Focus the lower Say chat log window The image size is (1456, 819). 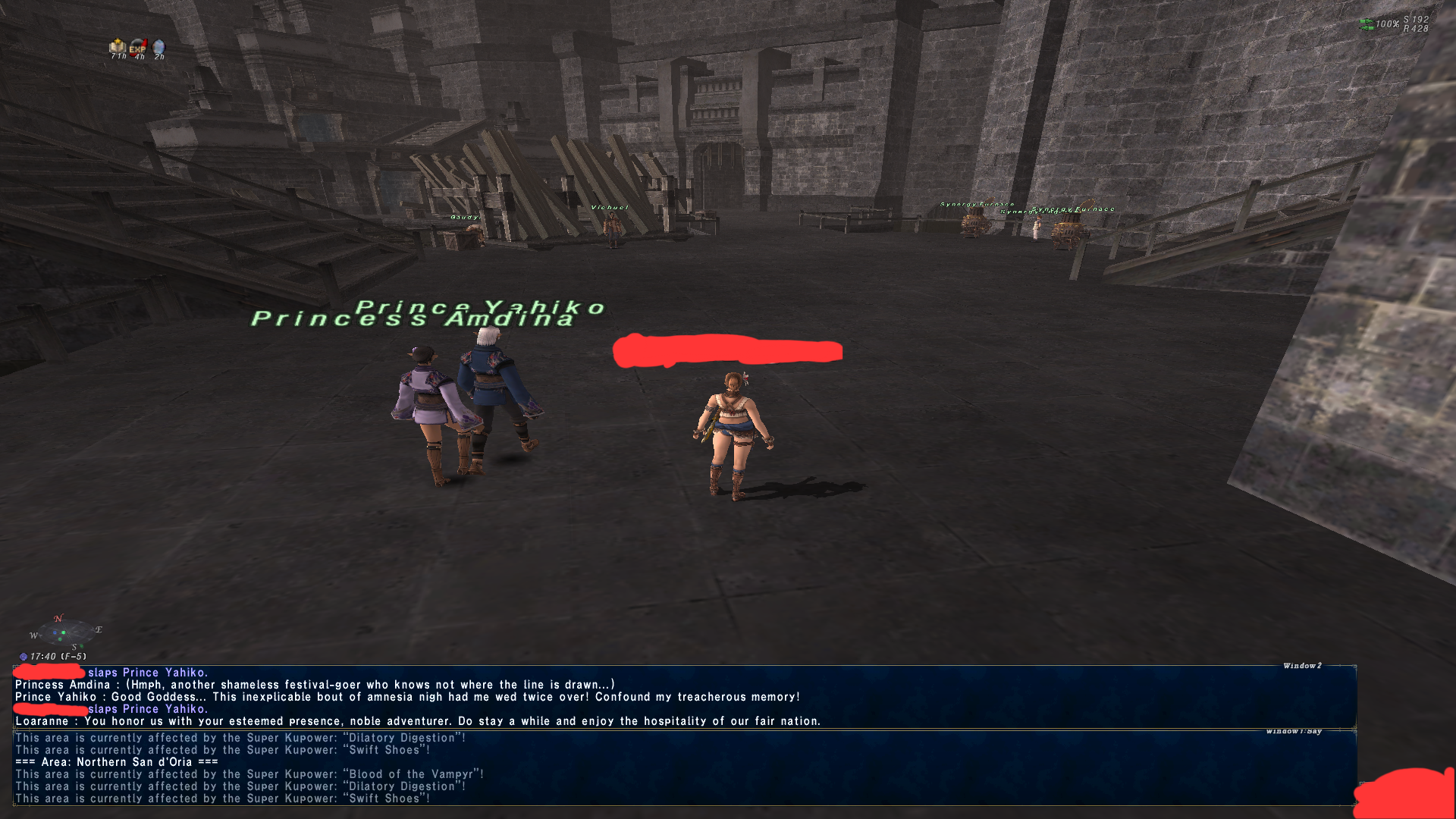[682, 767]
